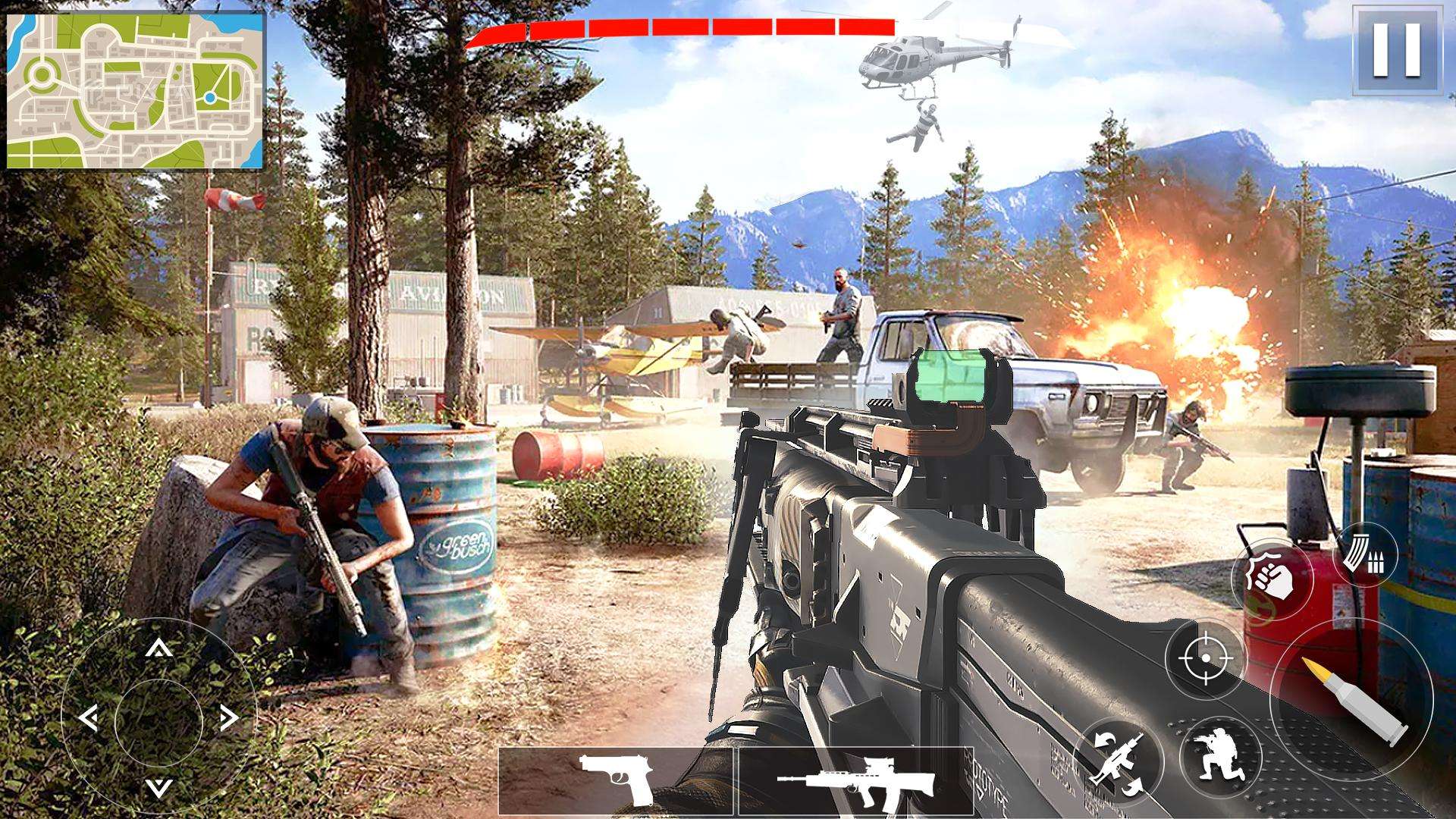The width and height of the screenshot is (1456, 819).
Task: Pause the game
Action: coord(1397,50)
